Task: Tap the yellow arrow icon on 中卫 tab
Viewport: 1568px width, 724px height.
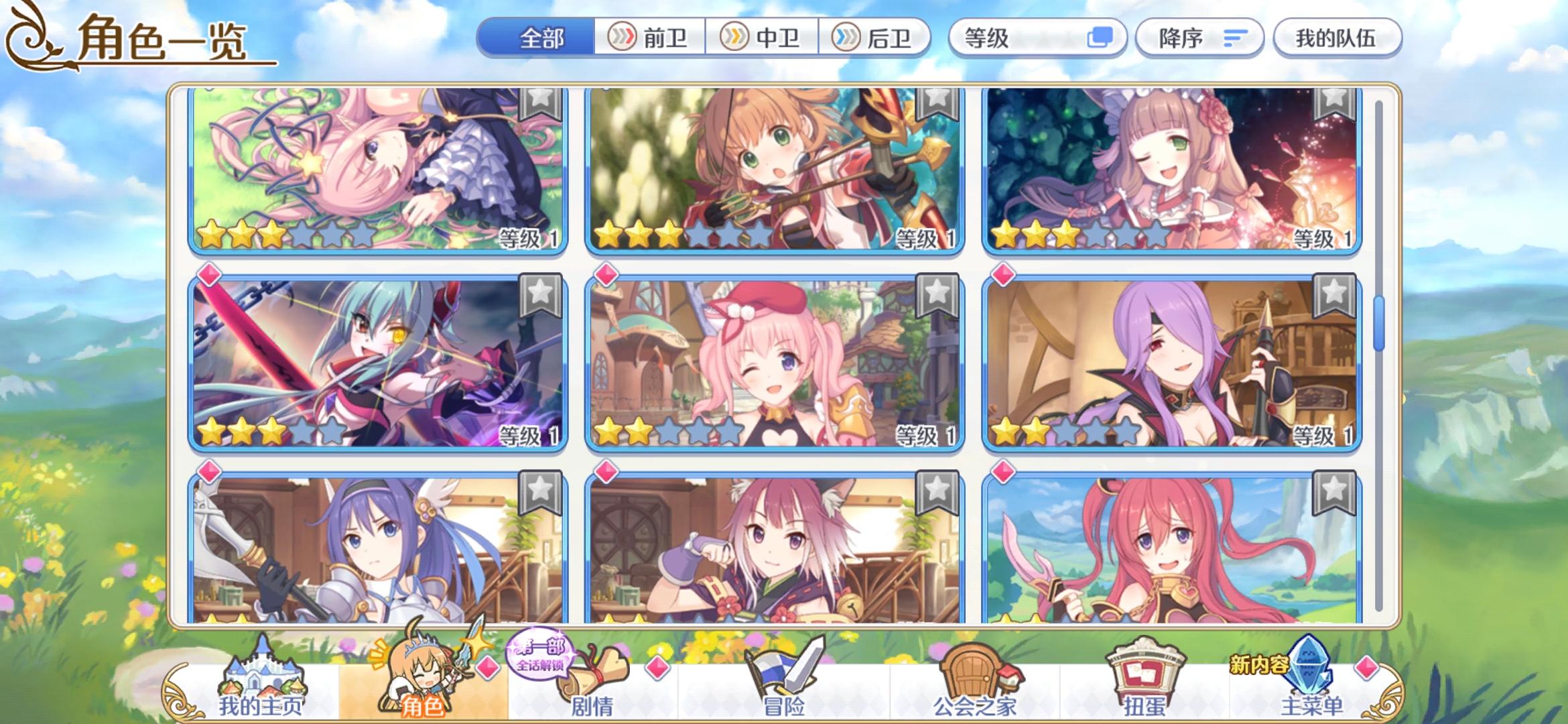Action: click(x=736, y=38)
